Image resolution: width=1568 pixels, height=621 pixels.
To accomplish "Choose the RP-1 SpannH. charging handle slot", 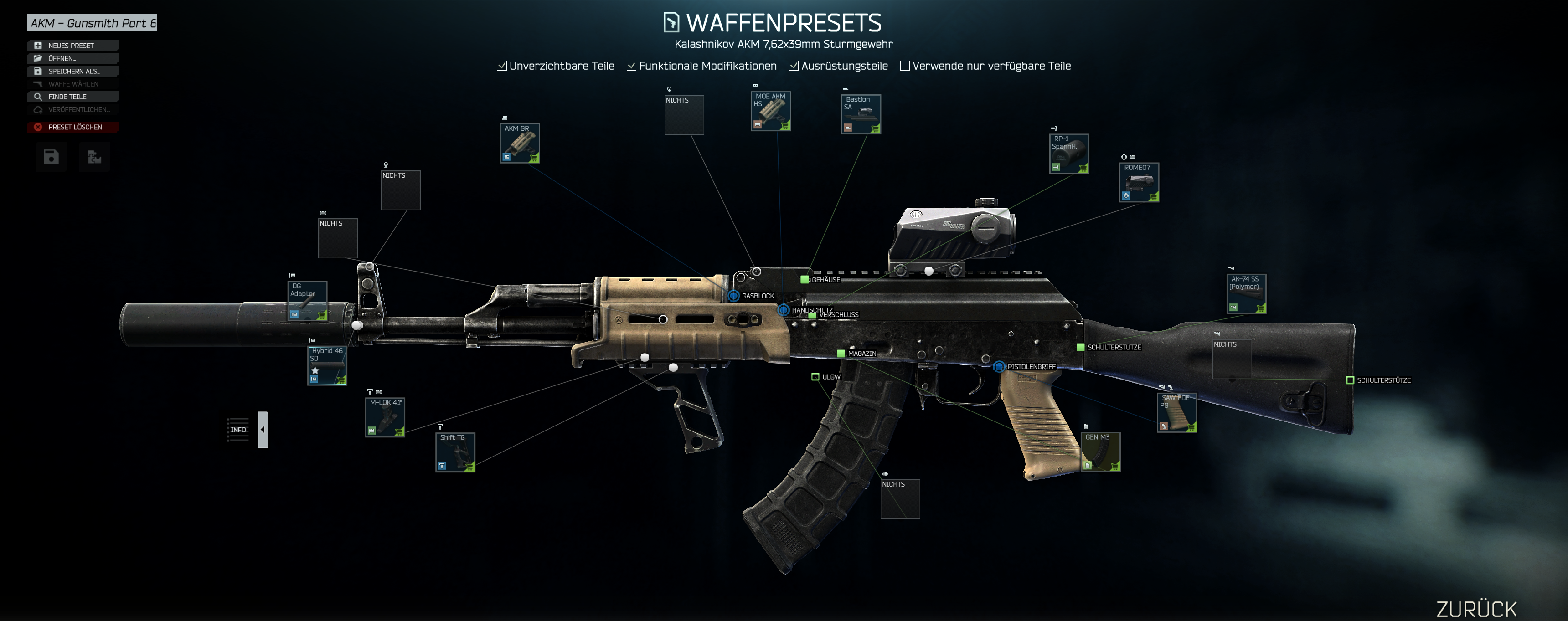I will click(x=1068, y=154).
